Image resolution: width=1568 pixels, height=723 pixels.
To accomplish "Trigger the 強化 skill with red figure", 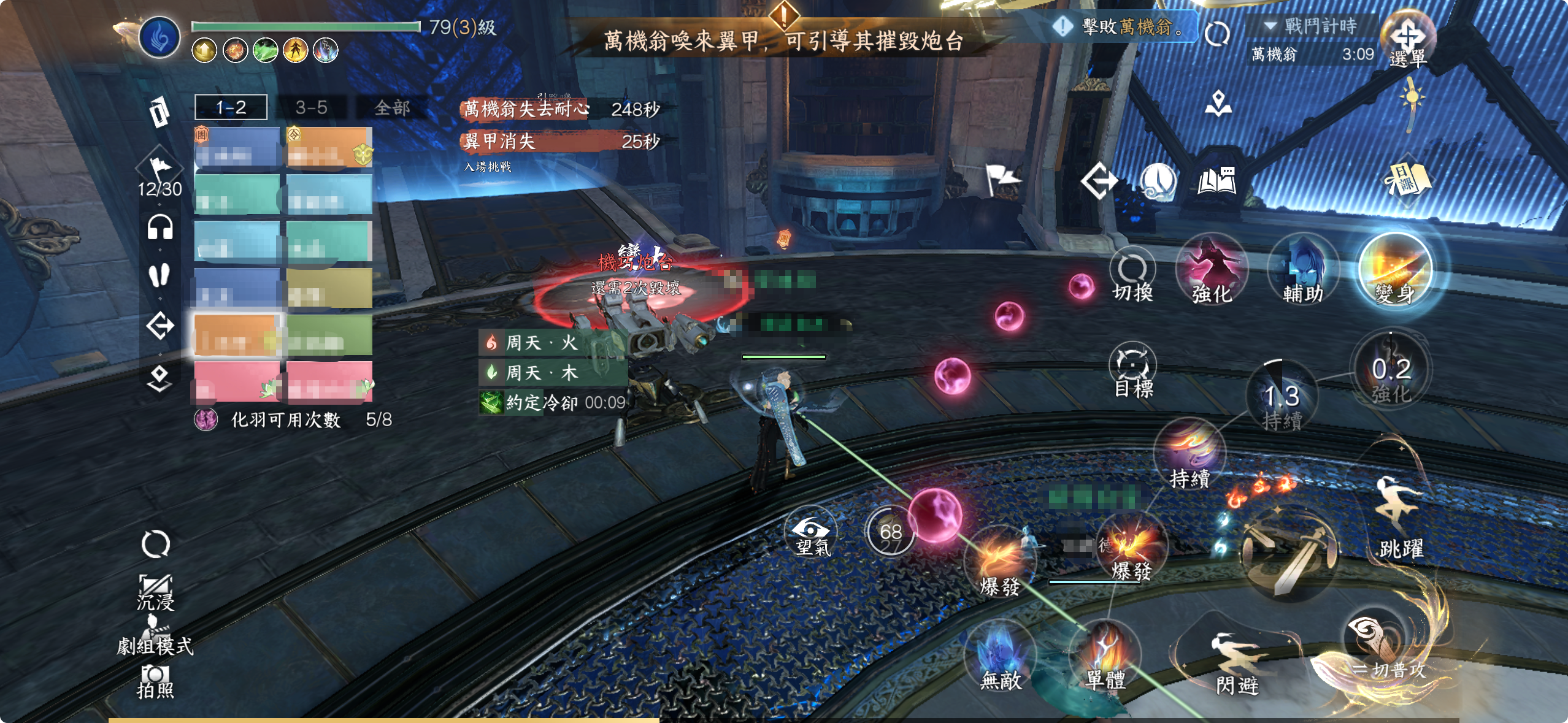I will pyautogui.click(x=1212, y=270).
